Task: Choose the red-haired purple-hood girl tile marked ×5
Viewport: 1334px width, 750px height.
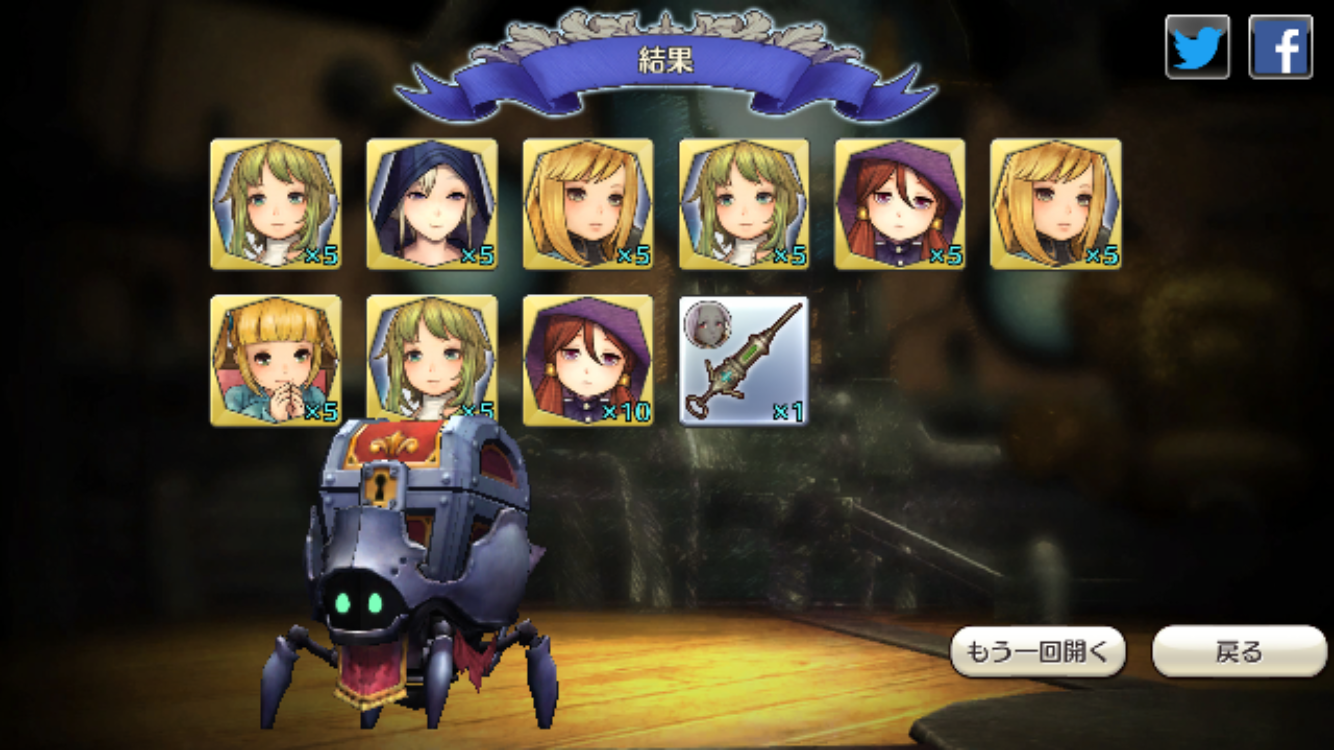Action: pos(900,204)
